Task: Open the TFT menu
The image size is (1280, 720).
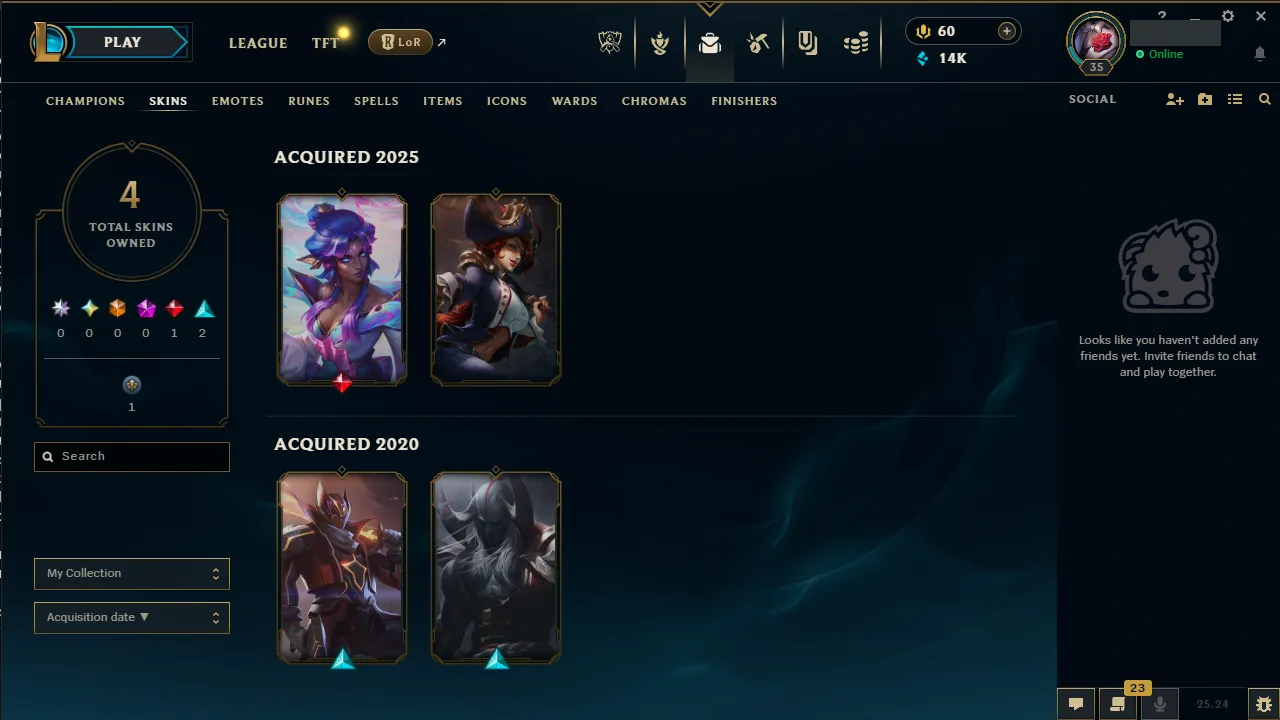Action: point(325,43)
